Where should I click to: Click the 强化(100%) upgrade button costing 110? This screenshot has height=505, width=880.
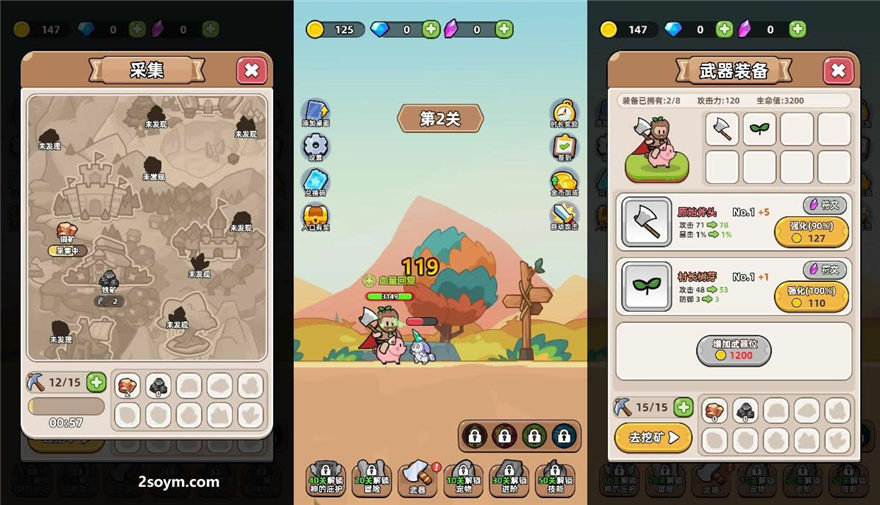tap(811, 296)
